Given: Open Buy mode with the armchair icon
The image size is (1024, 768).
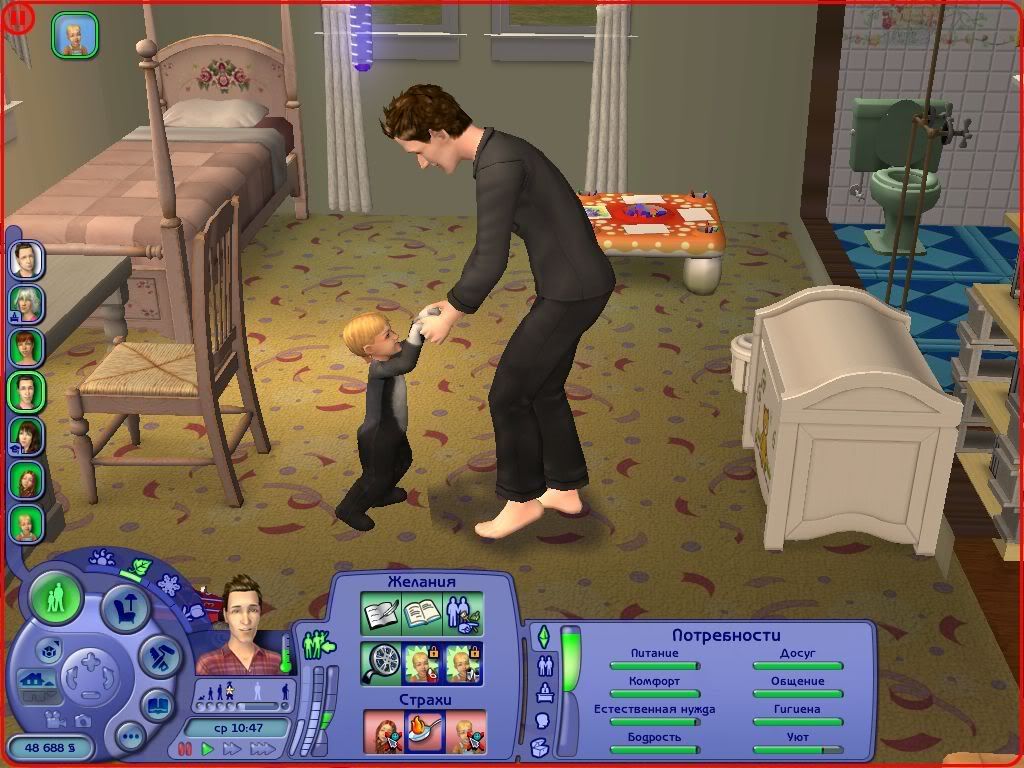Looking at the screenshot, I should pos(126,608).
